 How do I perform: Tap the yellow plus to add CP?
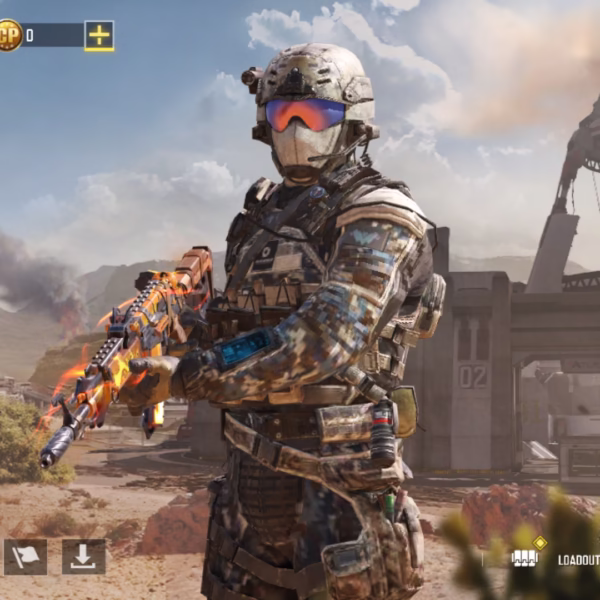(x=99, y=36)
